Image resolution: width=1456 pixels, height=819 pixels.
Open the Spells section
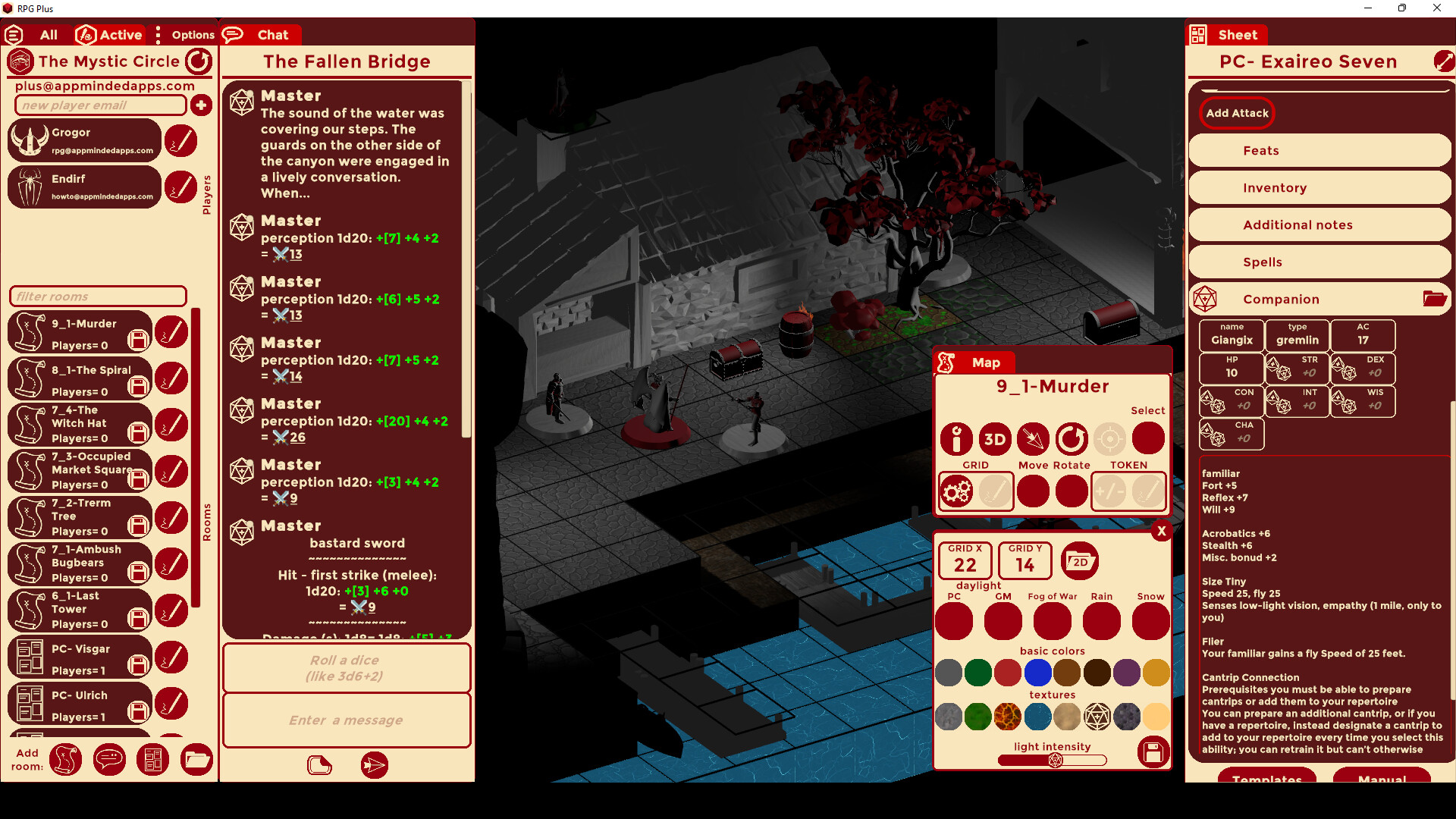pyautogui.click(x=1319, y=262)
